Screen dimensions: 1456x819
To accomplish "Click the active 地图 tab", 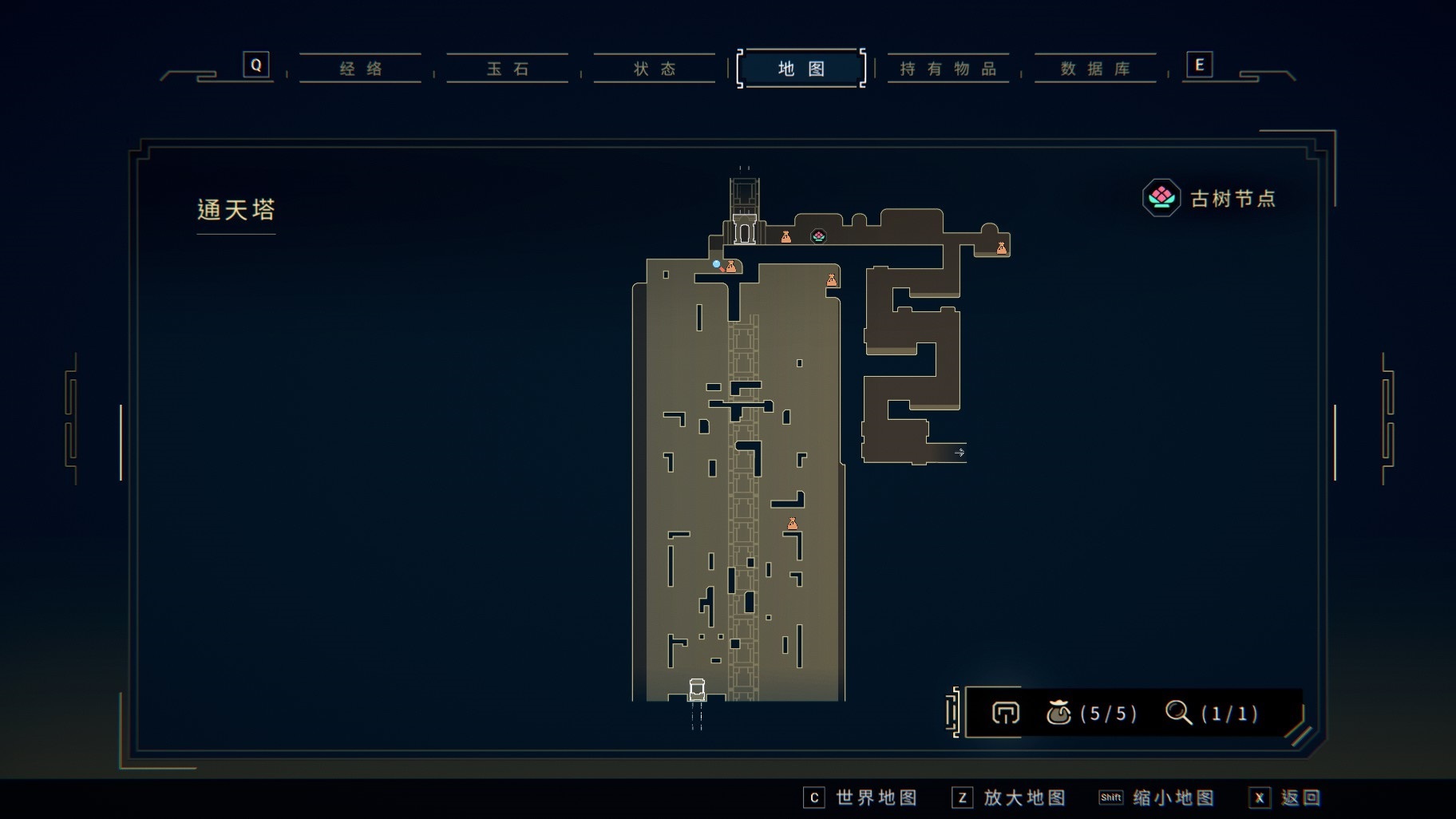I will pos(801,69).
